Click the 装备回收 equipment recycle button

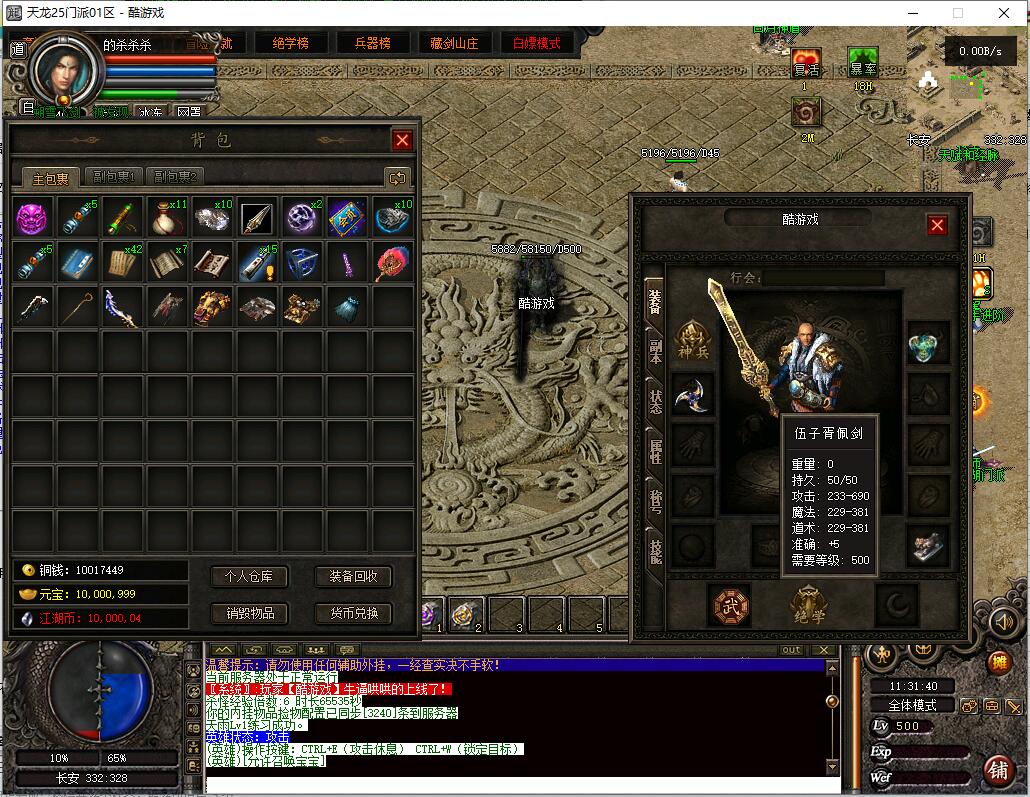354,577
